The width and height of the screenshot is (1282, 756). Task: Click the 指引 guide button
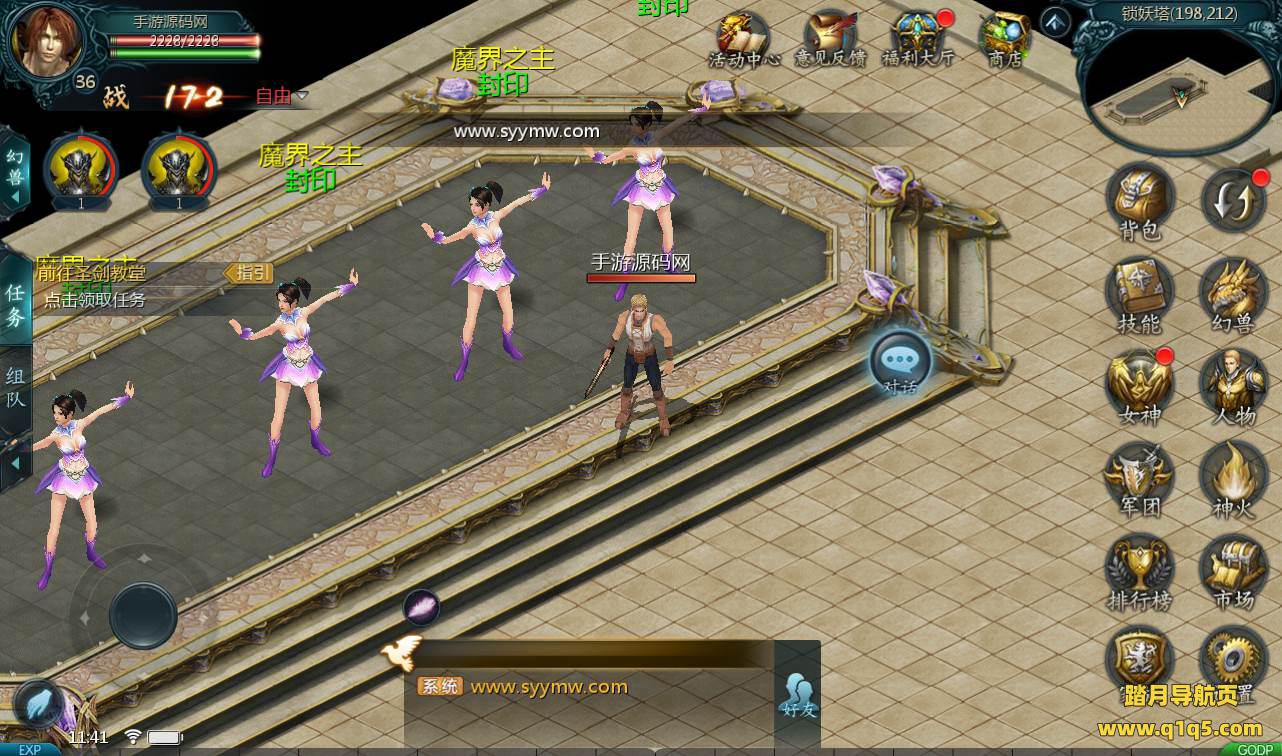coord(248,272)
